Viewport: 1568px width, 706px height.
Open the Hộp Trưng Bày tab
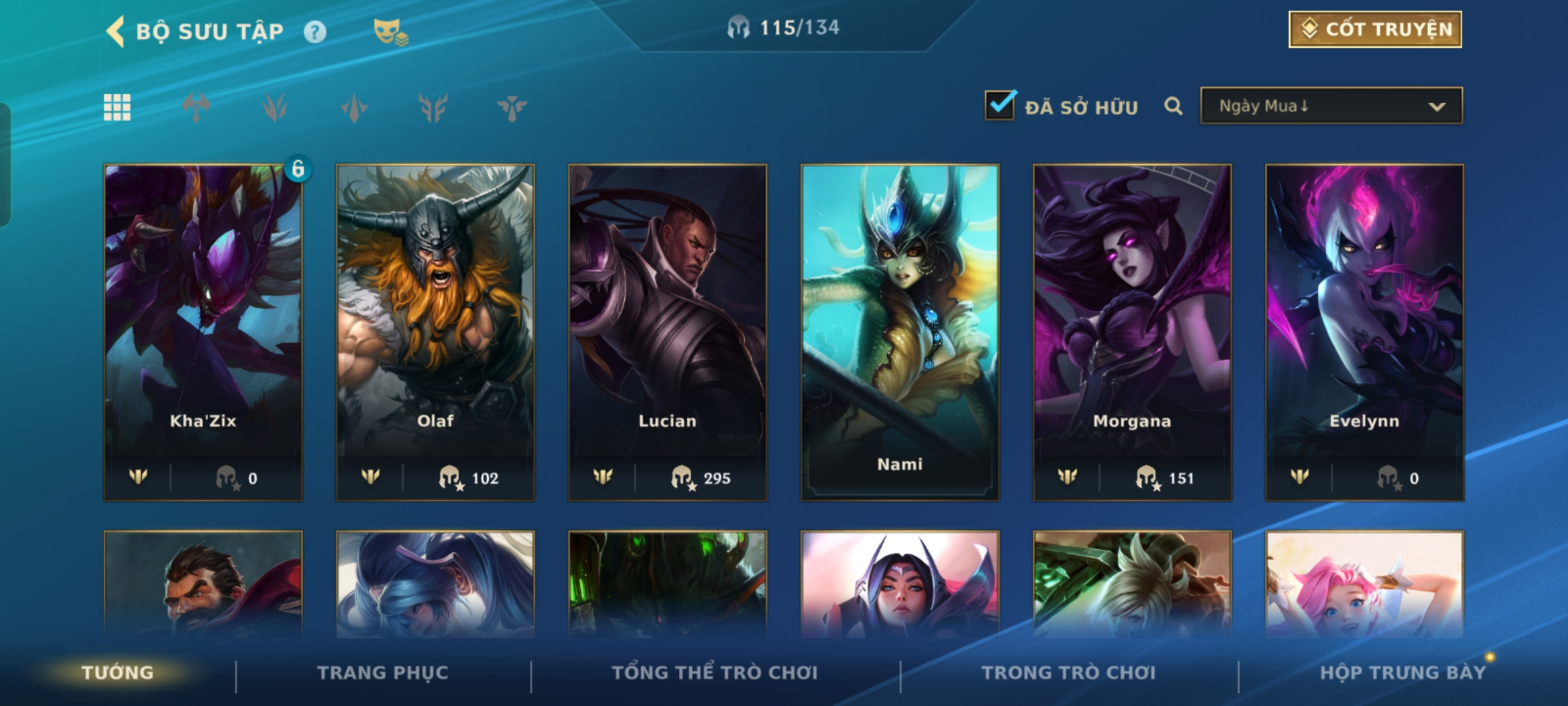point(1403,673)
